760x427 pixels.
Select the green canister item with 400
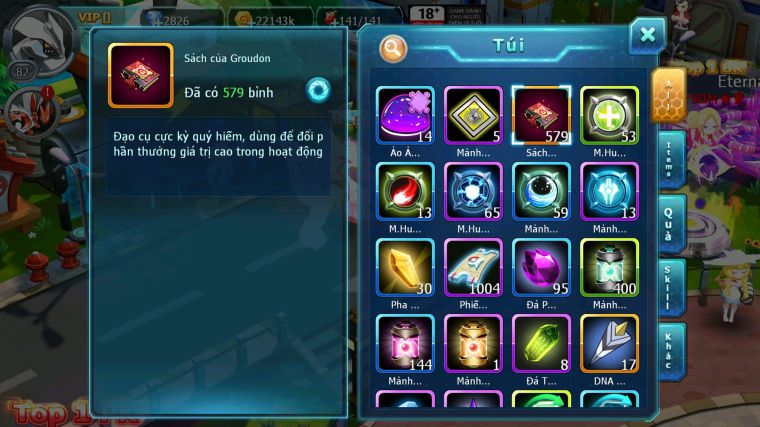tap(609, 267)
